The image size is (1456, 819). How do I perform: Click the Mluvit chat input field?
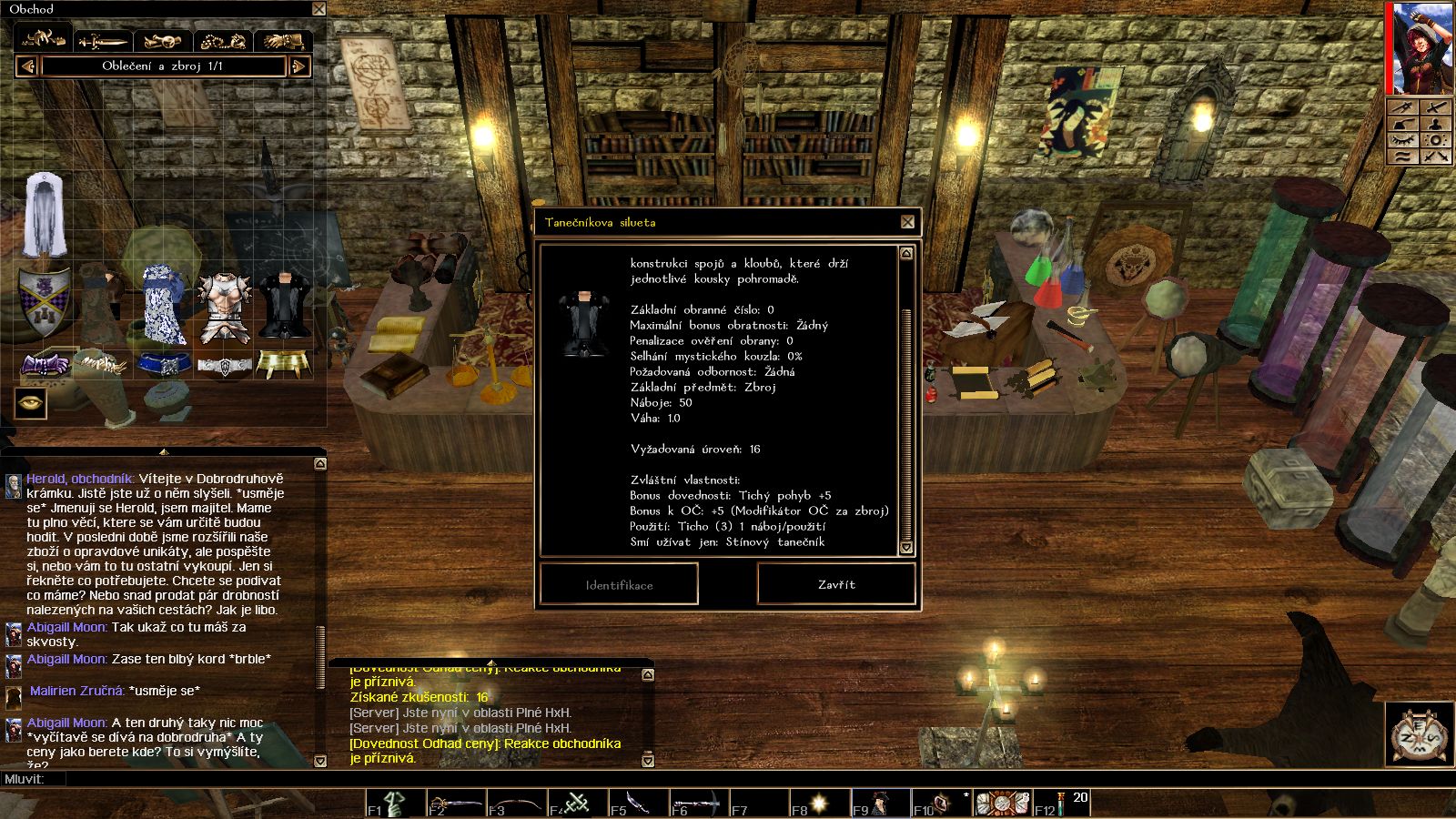pyautogui.click(x=637, y=779)
